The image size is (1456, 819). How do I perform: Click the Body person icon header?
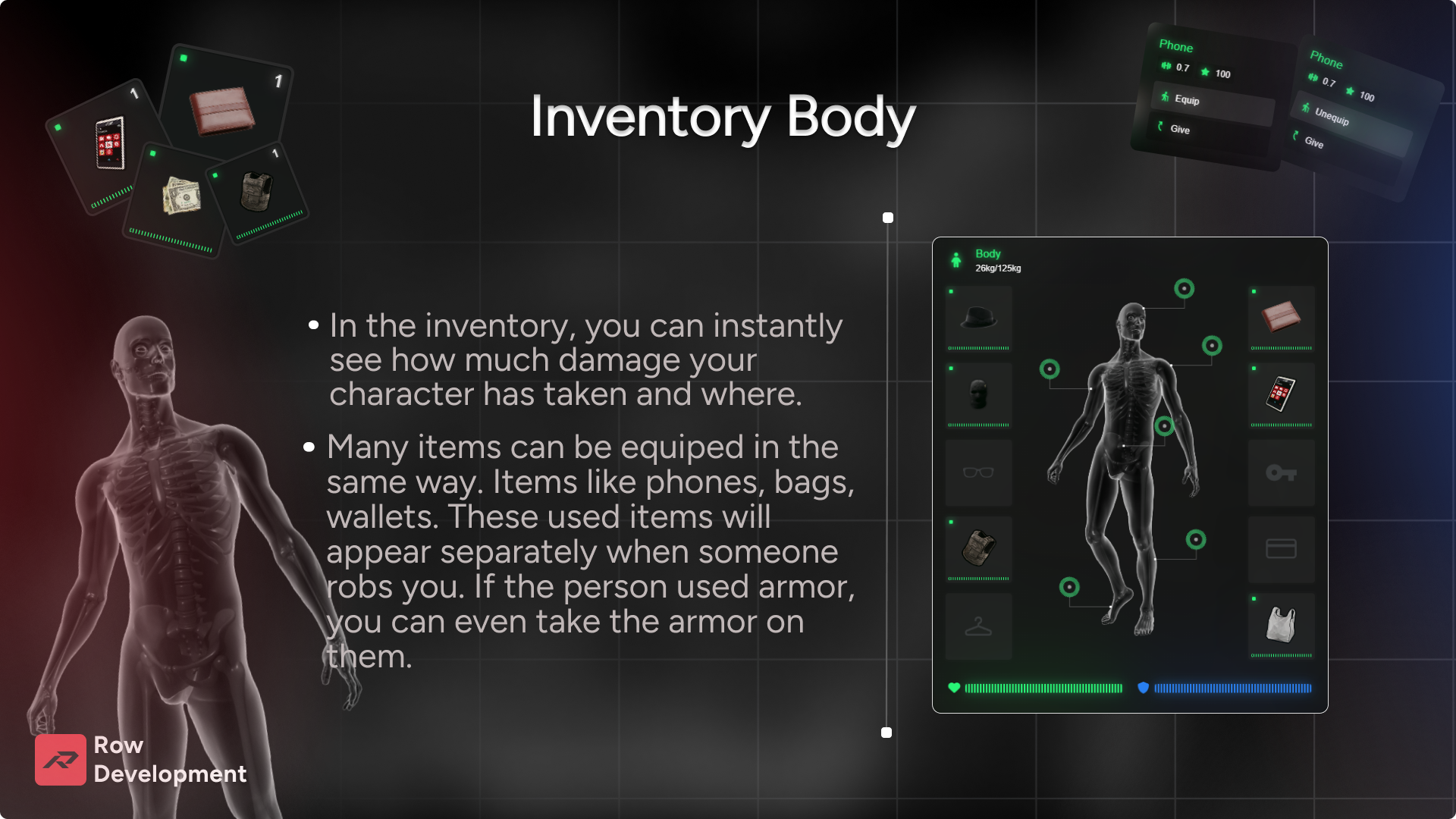coord(956,259)
